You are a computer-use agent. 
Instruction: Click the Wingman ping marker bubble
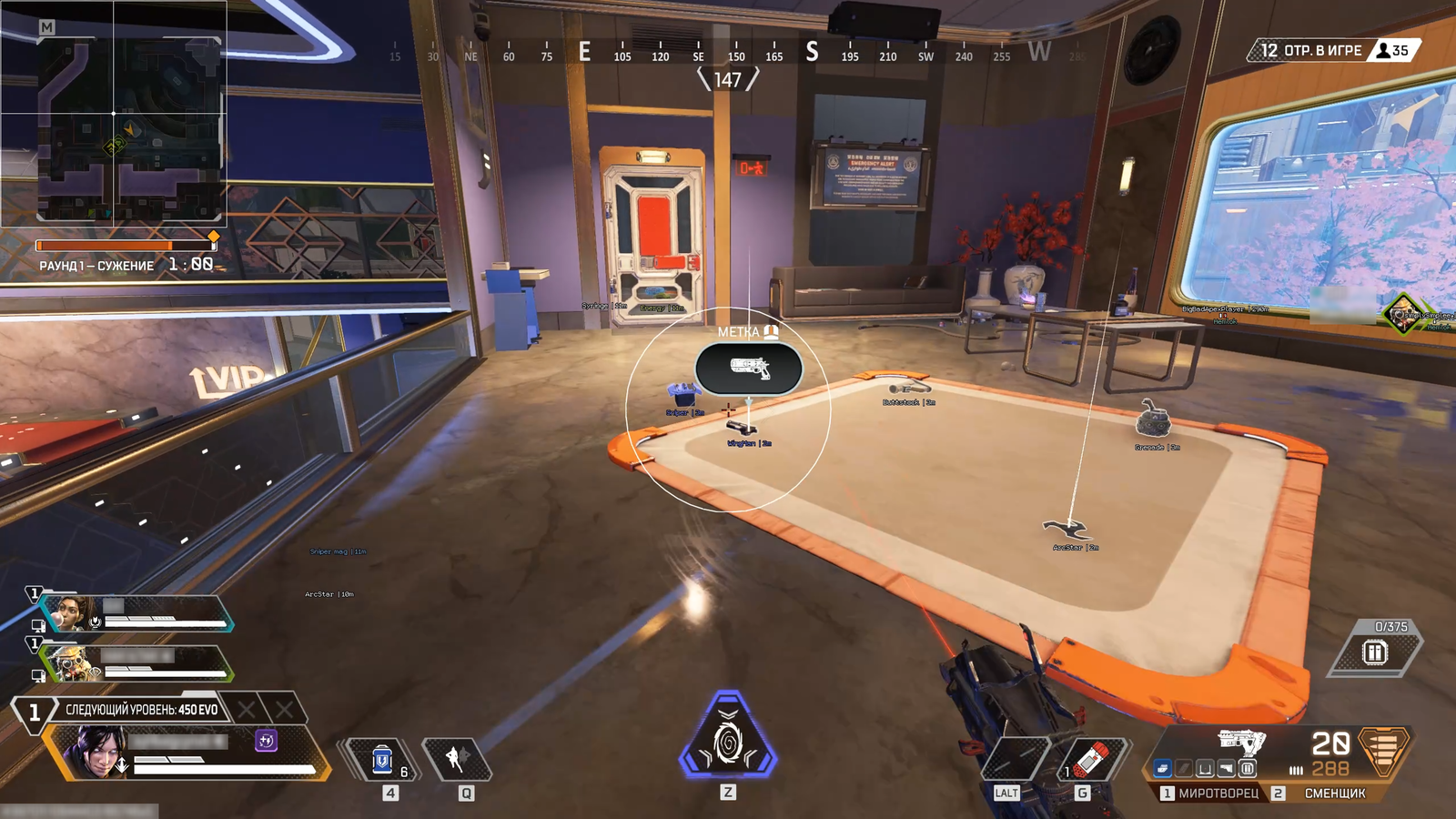coord(748,369)
